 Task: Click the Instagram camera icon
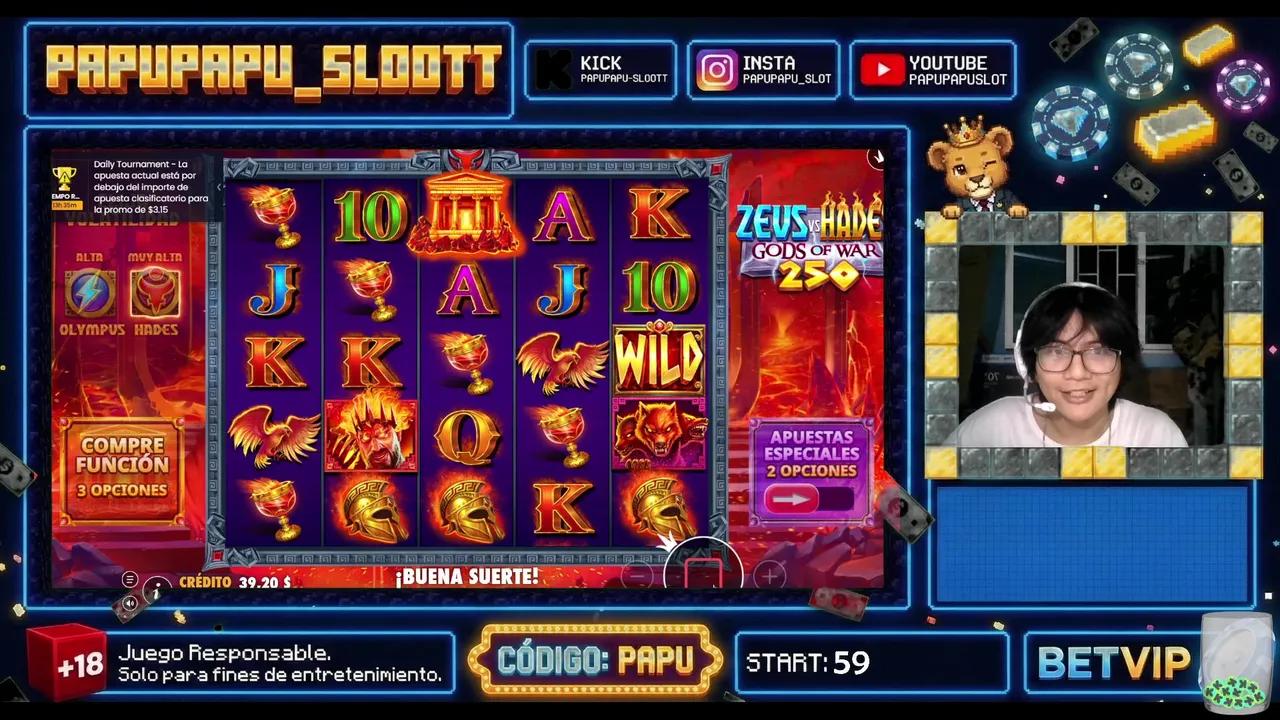(x=716, y=69)
